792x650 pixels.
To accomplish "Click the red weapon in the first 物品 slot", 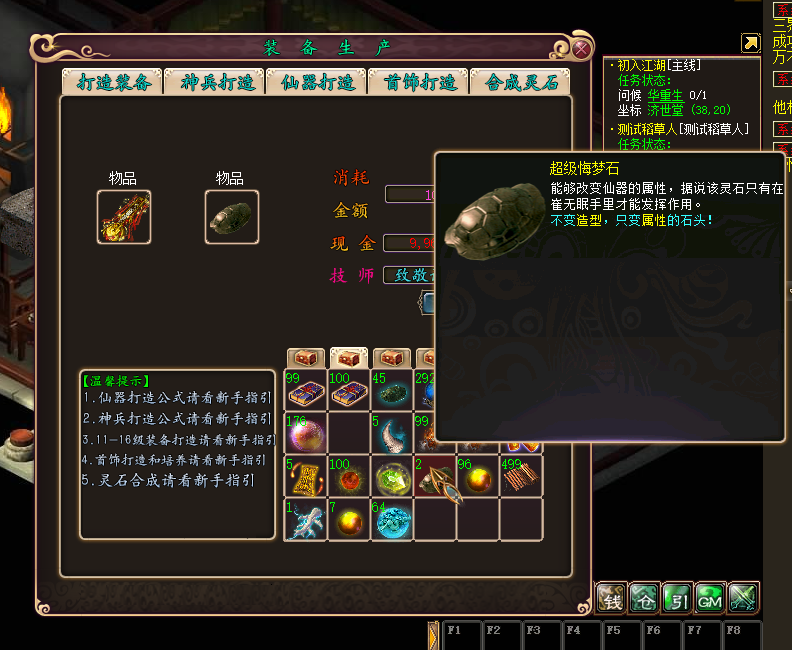I will (125, 216).
